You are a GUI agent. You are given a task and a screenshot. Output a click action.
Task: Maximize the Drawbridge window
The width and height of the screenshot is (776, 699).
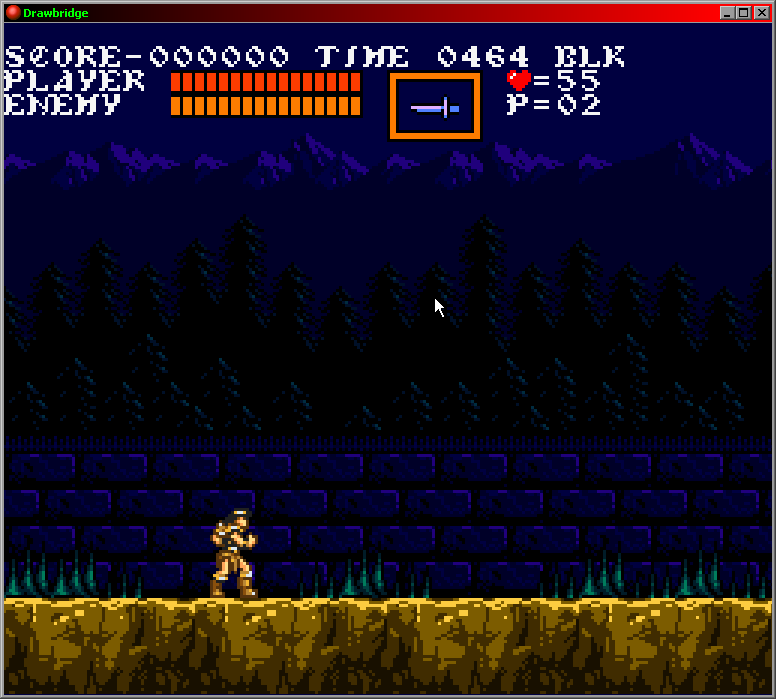point(743,13)
